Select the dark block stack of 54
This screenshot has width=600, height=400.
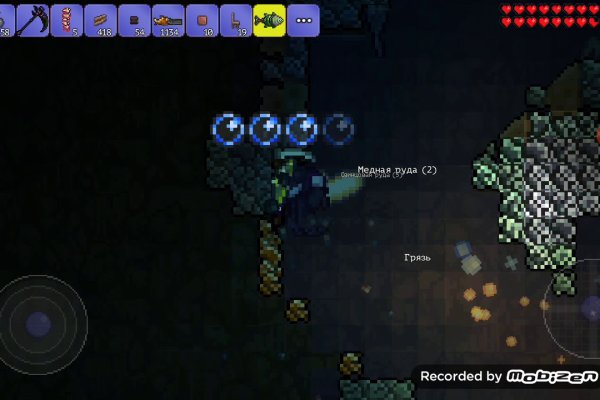[x=134, y=18]
